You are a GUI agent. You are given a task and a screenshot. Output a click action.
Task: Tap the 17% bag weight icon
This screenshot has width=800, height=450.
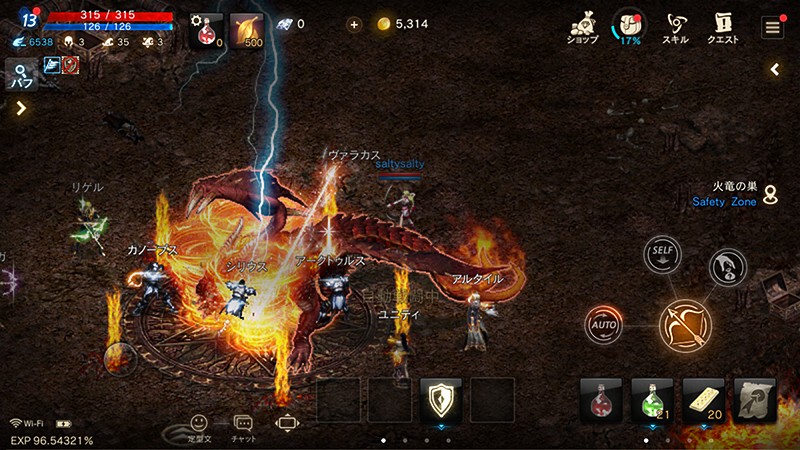(629, 27)
